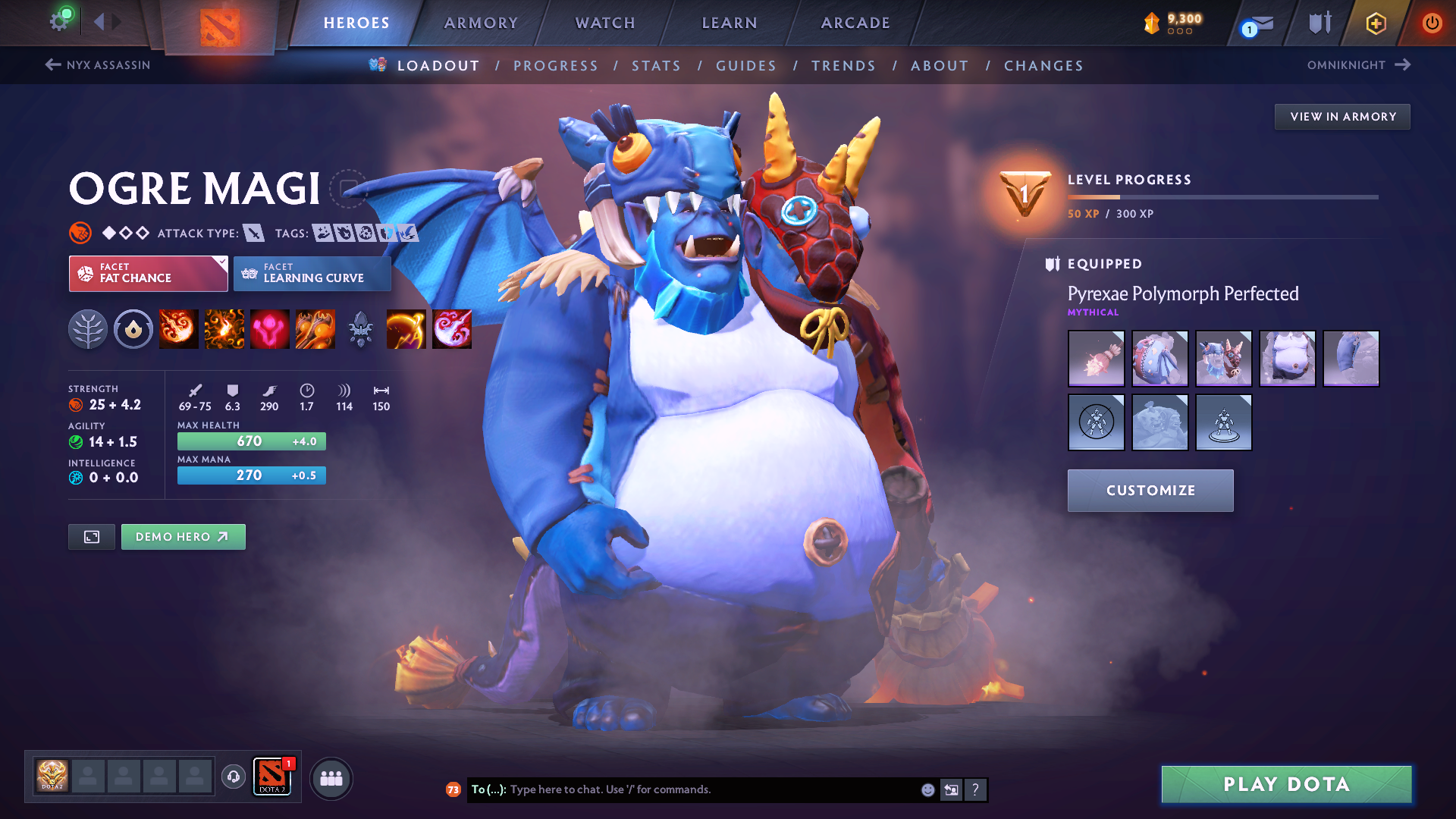Image resolution: width=1456 pixels, height=819 pixels.
Task: Start matchmaking with Play Dota
Action: pyautogui.click(x=1286, y=784)
